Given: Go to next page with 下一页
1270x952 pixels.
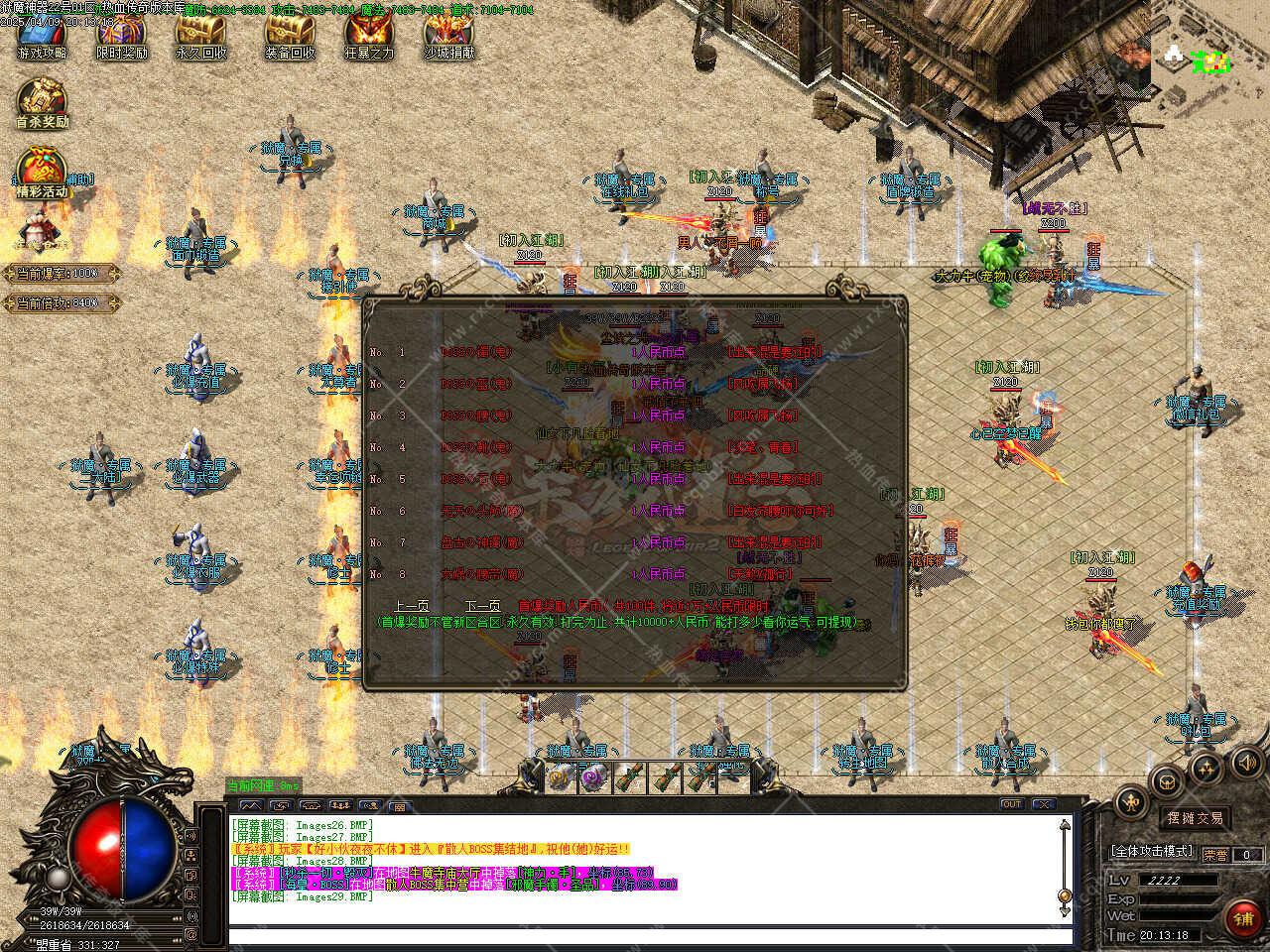Looking at the screenshot, I should (x=482, y=606).
